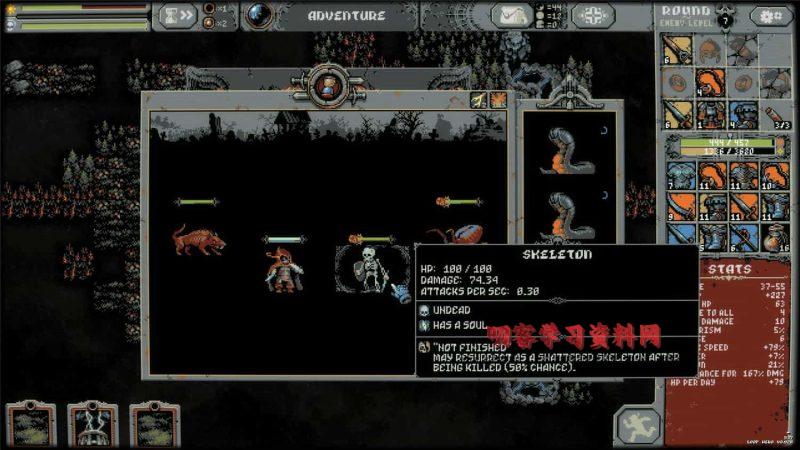Open the resources scroll button
Image resolution: width=800 pixels, height=450 pixels.
click(511, 16)
